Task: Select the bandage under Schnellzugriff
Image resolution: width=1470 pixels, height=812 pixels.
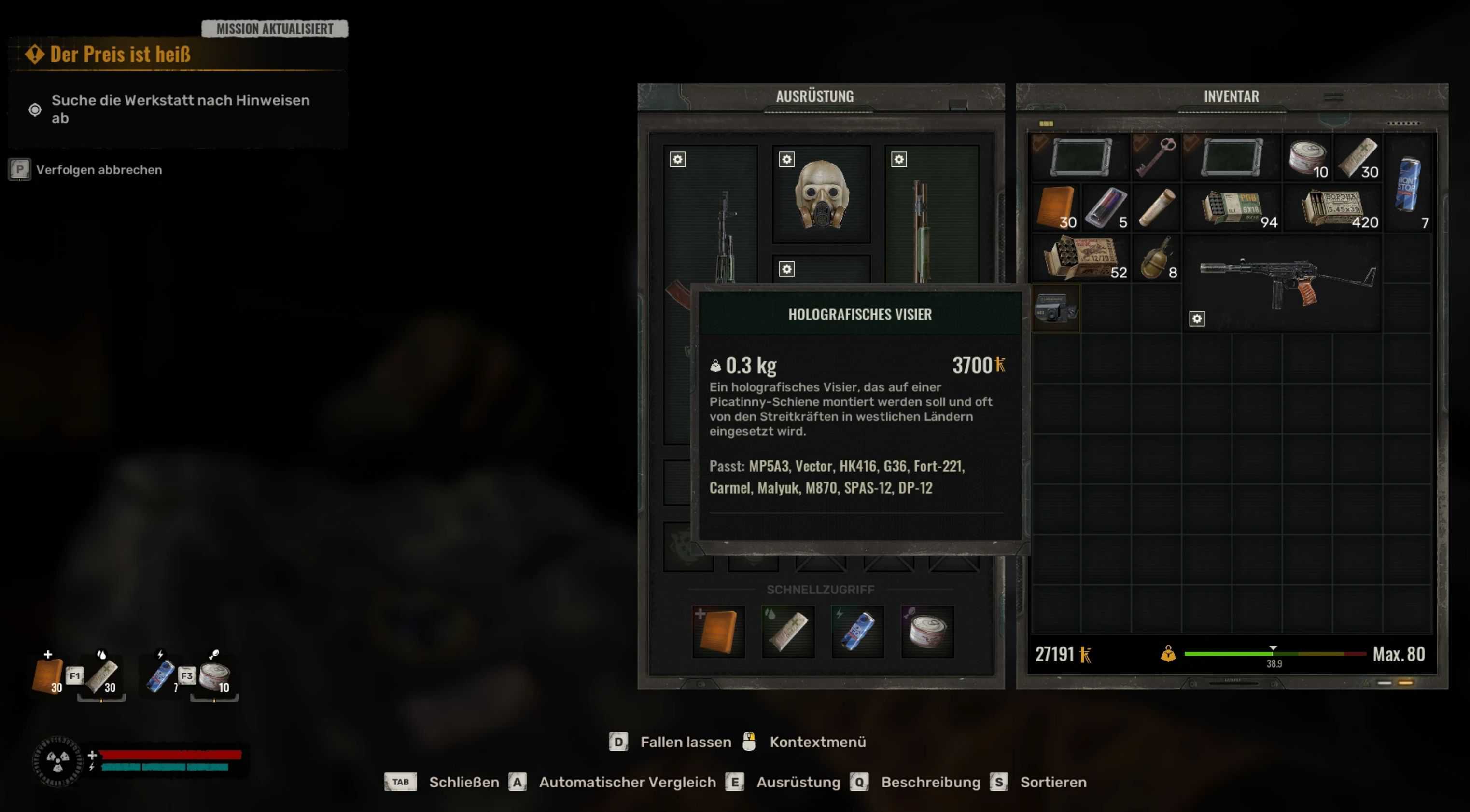Action: coord(788,631)
